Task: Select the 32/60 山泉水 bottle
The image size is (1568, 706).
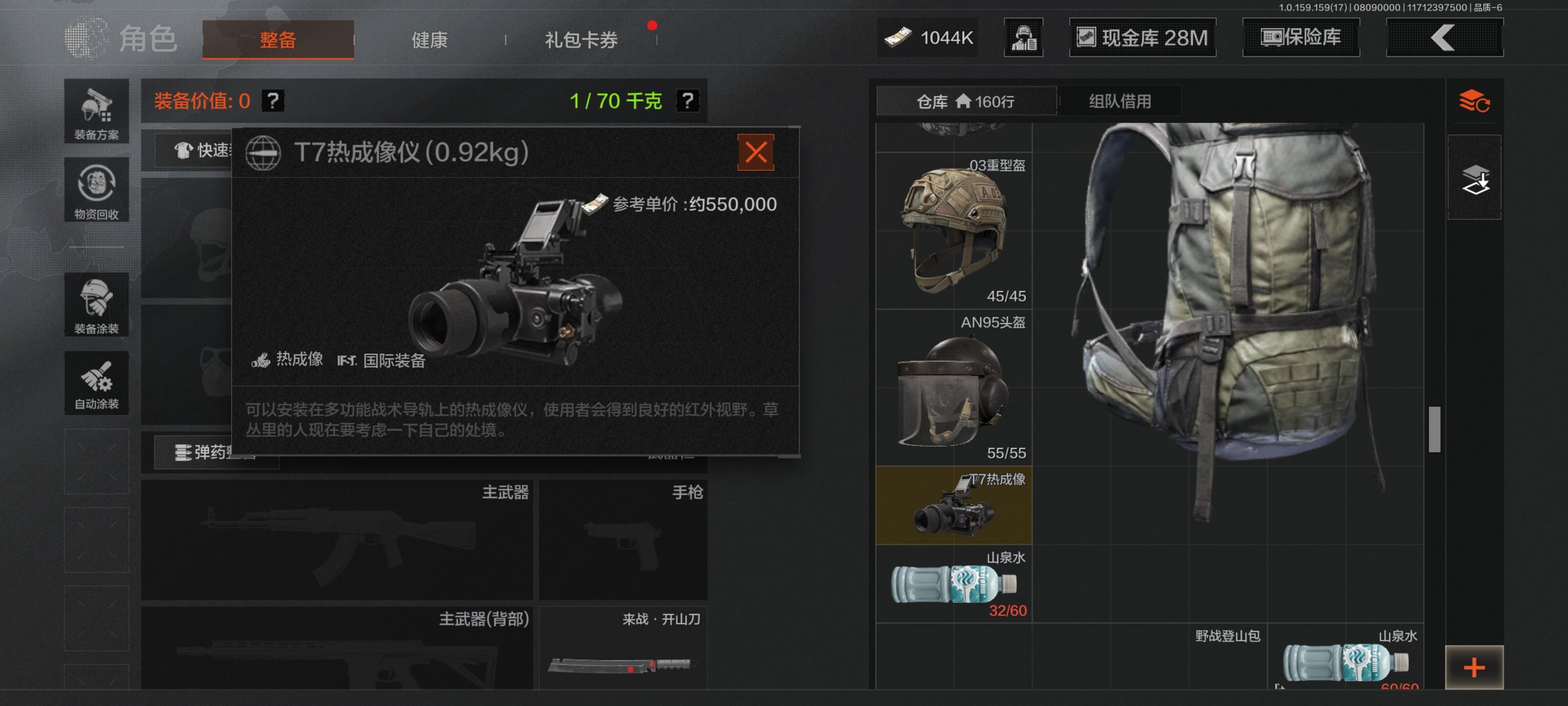Action: pos(954,583)
